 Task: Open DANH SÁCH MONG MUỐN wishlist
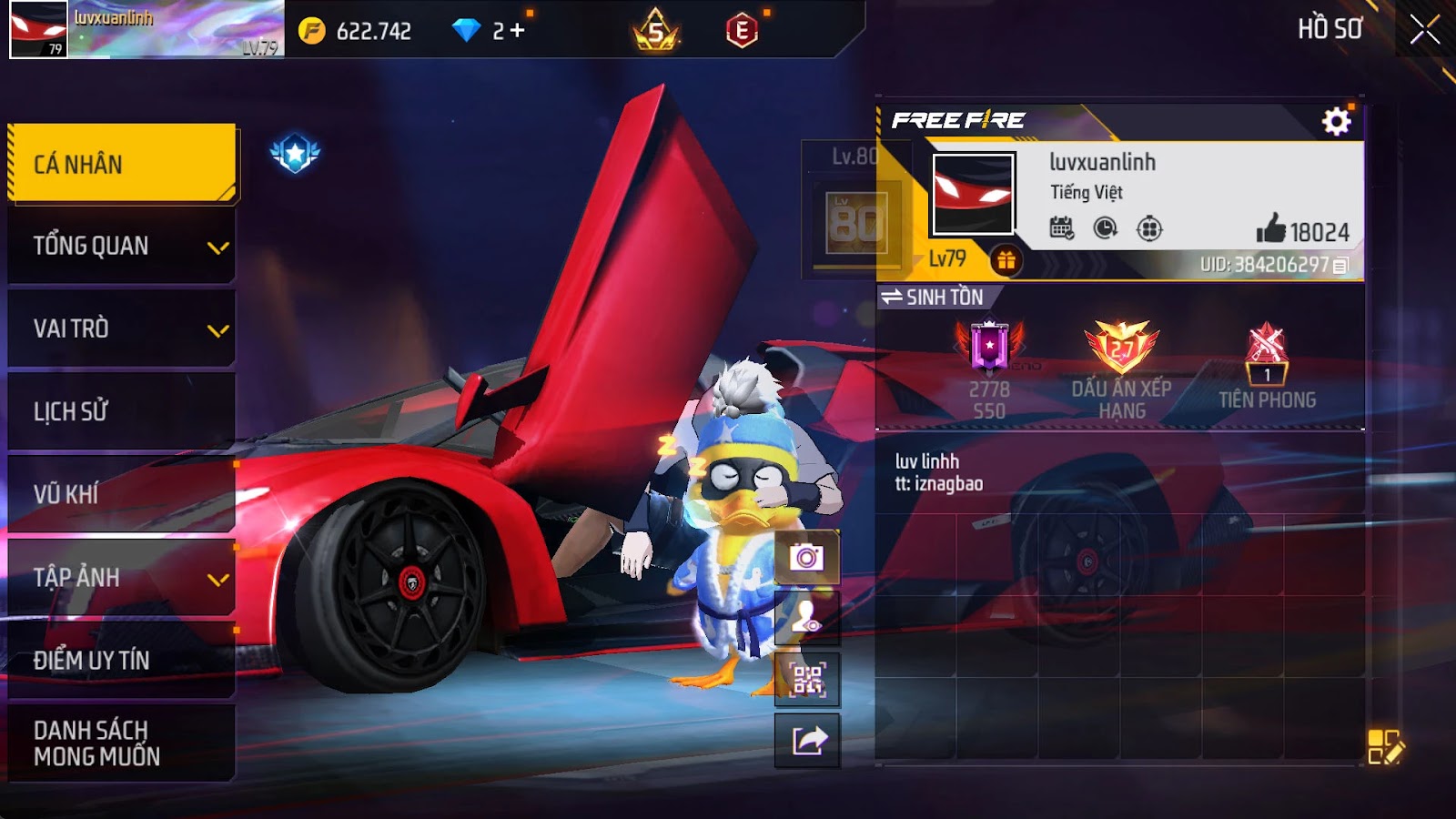click(122, 743)
